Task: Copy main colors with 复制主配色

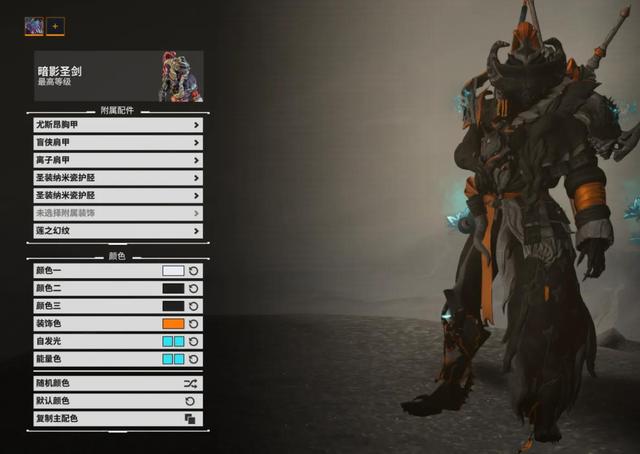Action: point(117,419)
